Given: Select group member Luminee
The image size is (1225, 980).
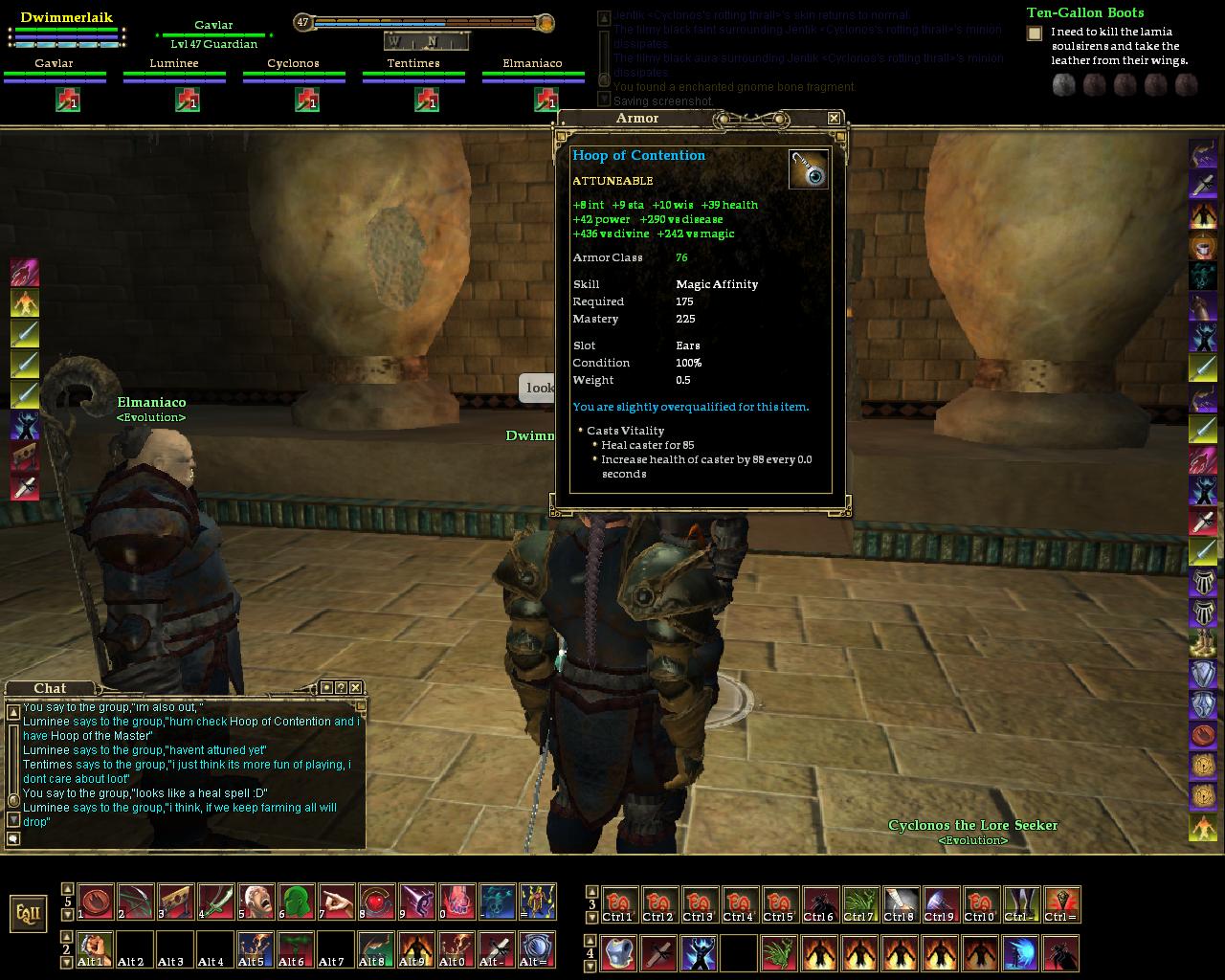Looking at the screenshot, I should (174, 64).
